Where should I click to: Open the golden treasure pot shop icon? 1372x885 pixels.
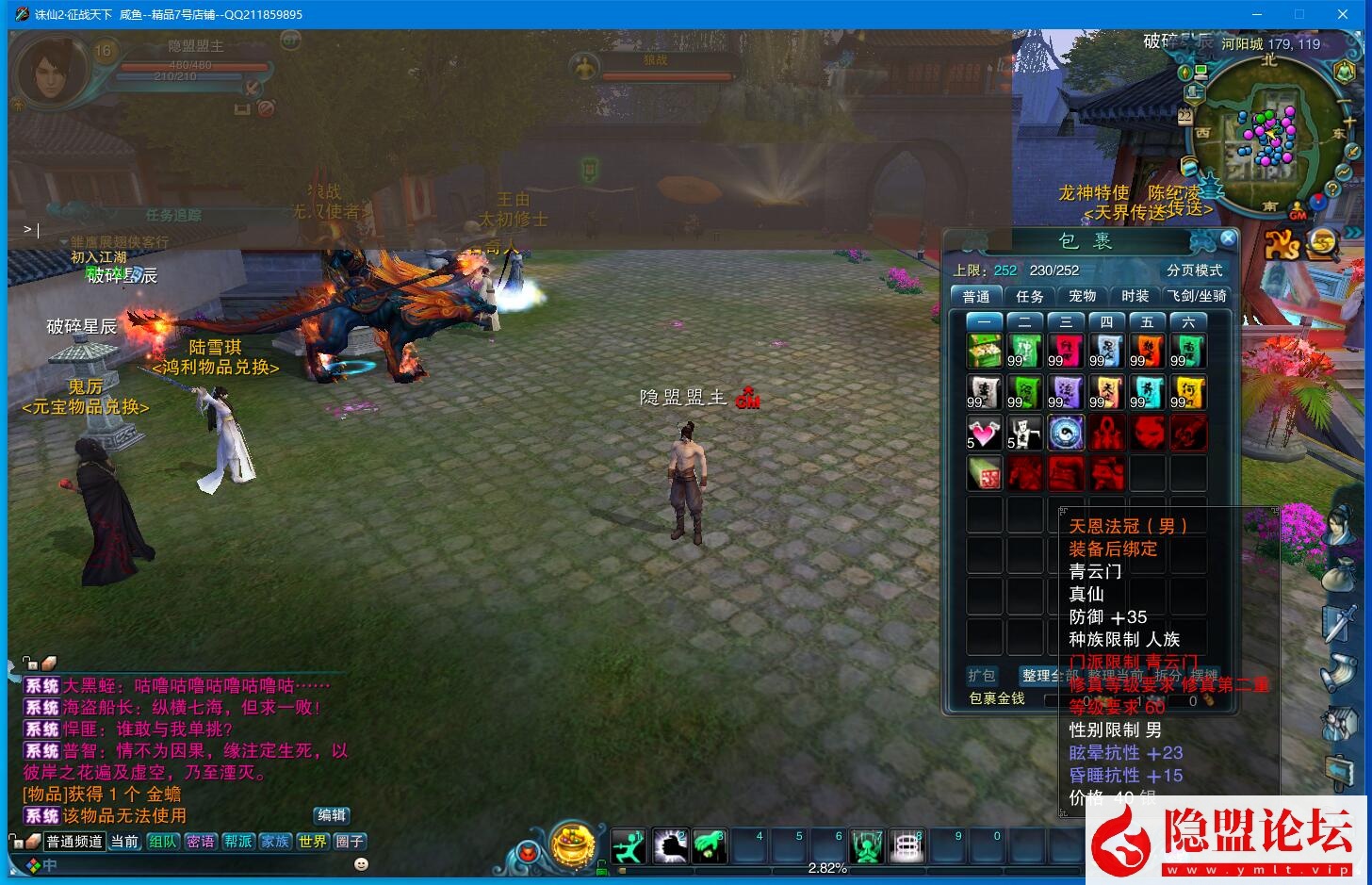tap(572, 845)
